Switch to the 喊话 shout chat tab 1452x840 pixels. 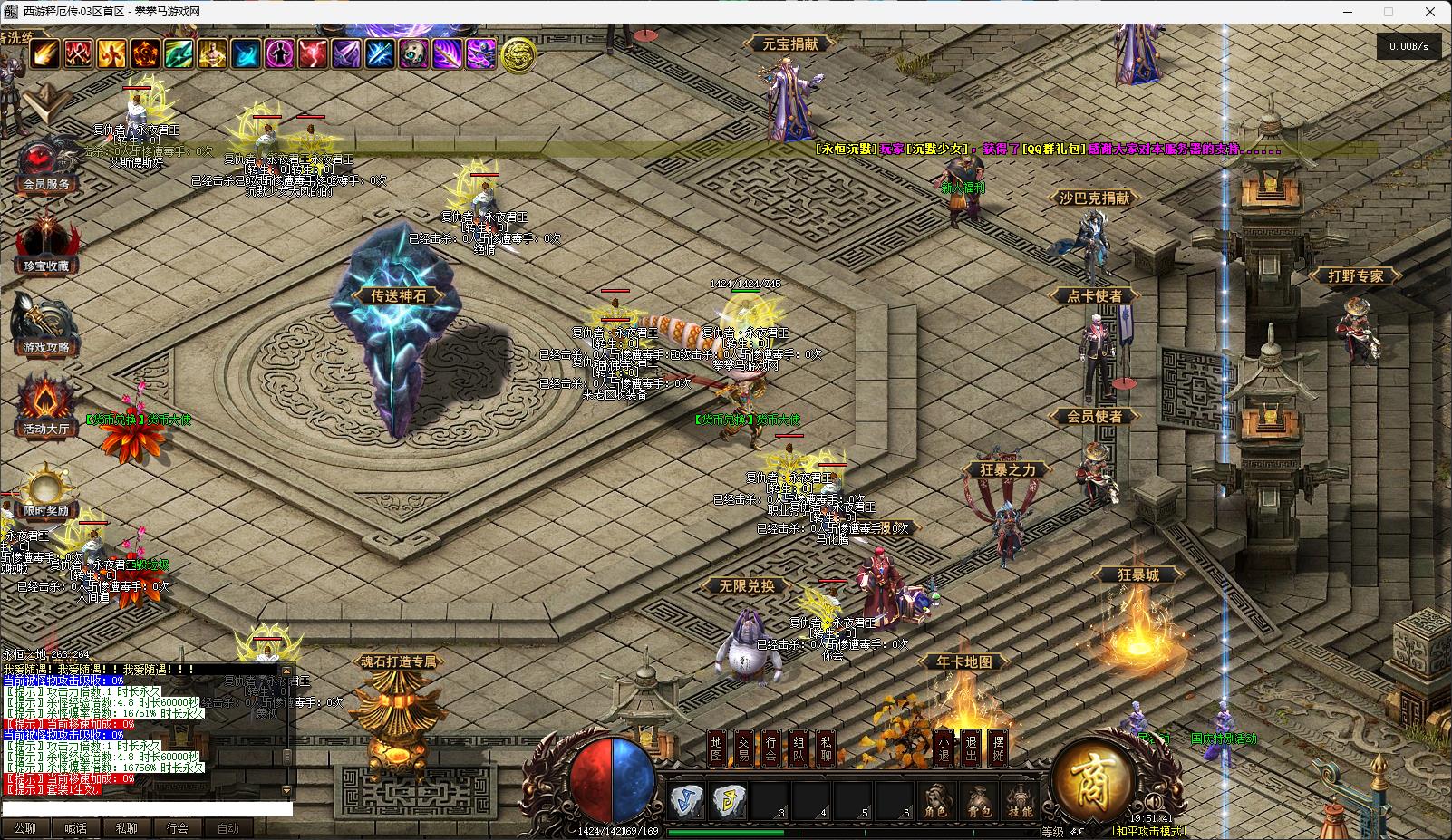(75, 828)
